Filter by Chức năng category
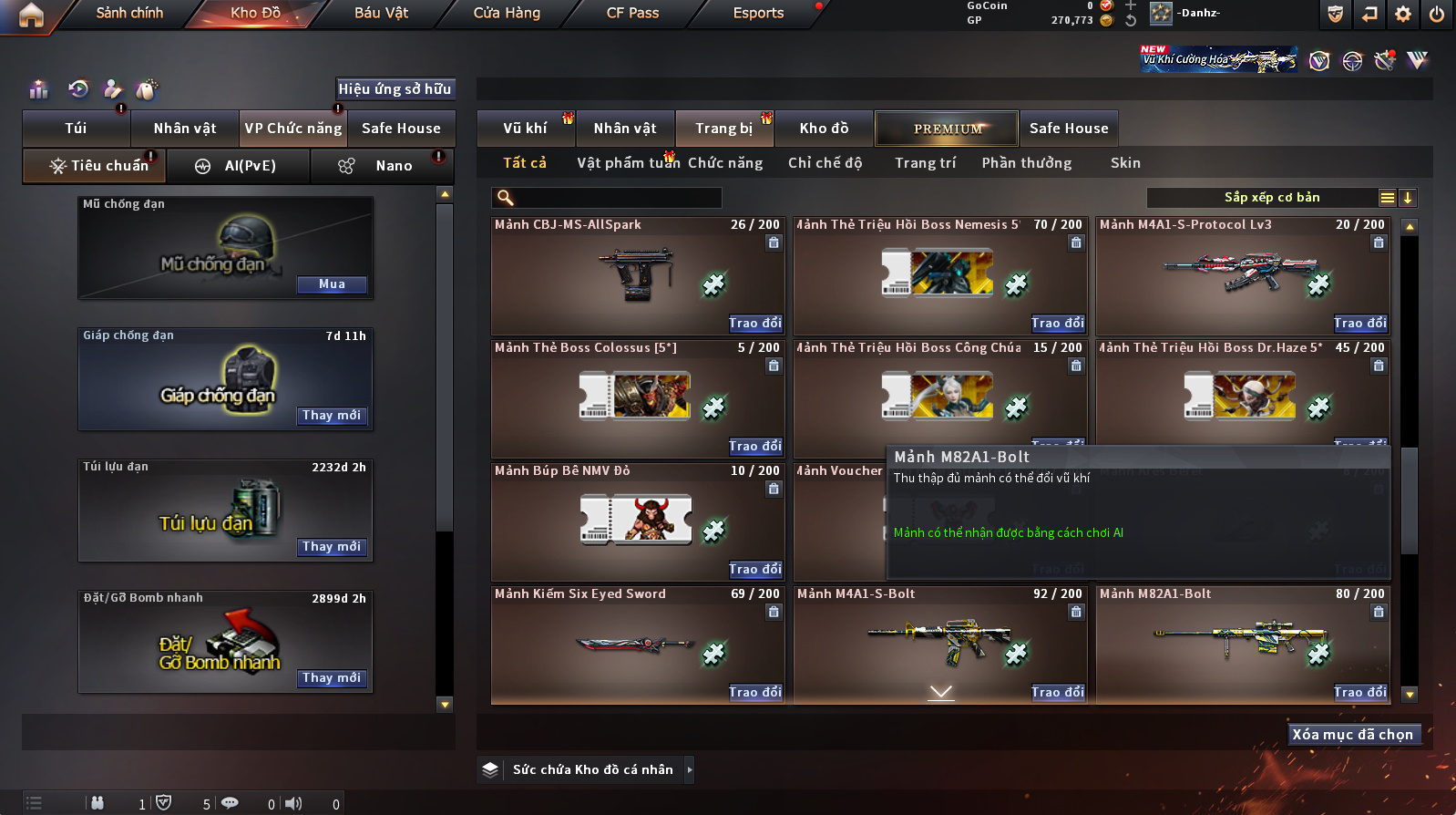This screenshot has width=1456, height=815. click(x=725, y=163)
